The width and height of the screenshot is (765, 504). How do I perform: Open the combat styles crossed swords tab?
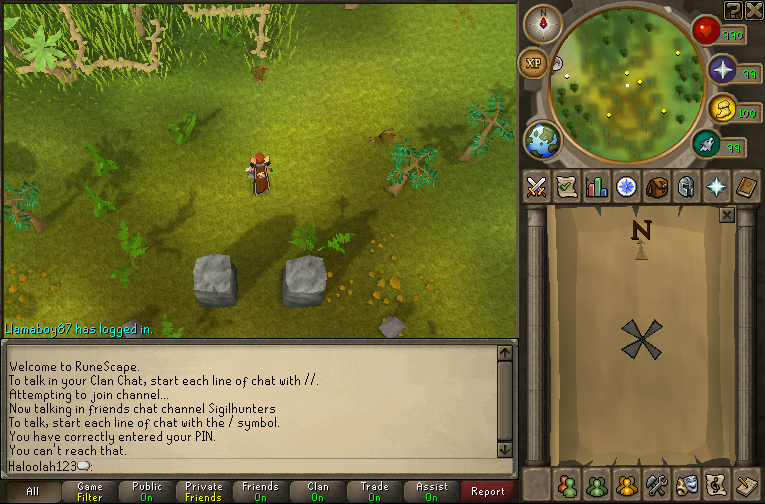(537, 187)
